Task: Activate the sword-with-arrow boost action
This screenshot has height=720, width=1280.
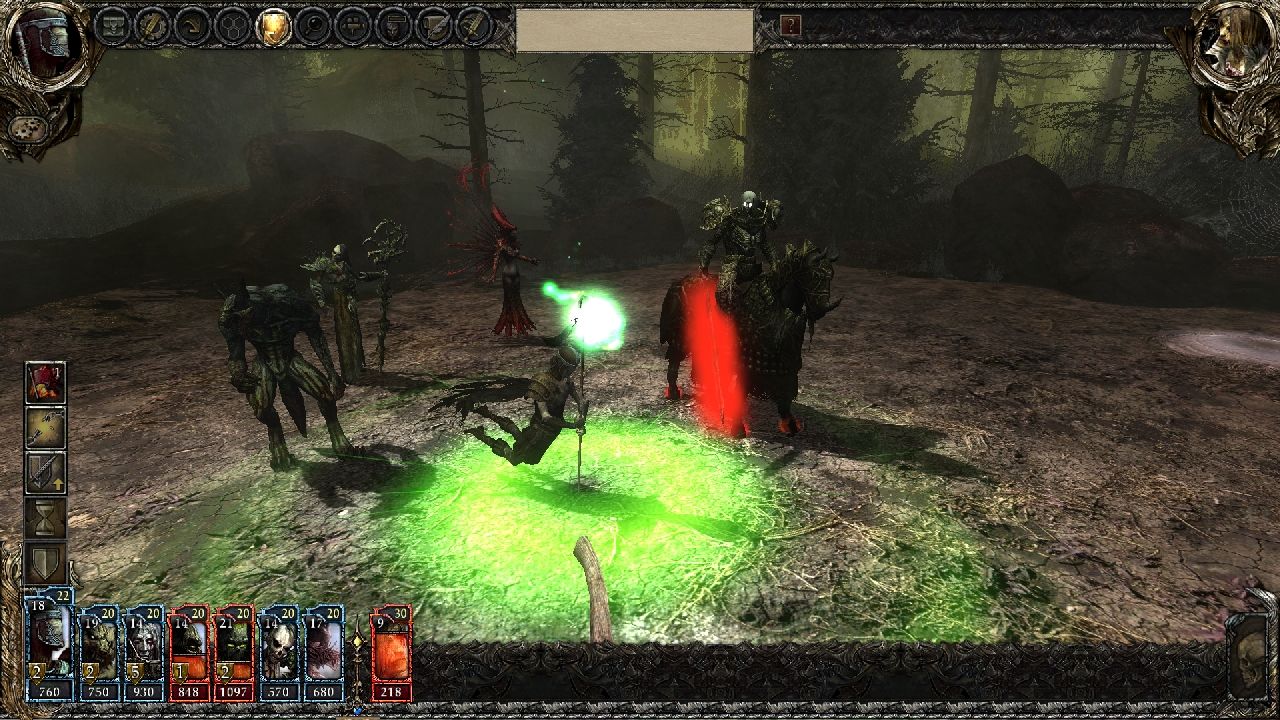Action: [46, 471]
